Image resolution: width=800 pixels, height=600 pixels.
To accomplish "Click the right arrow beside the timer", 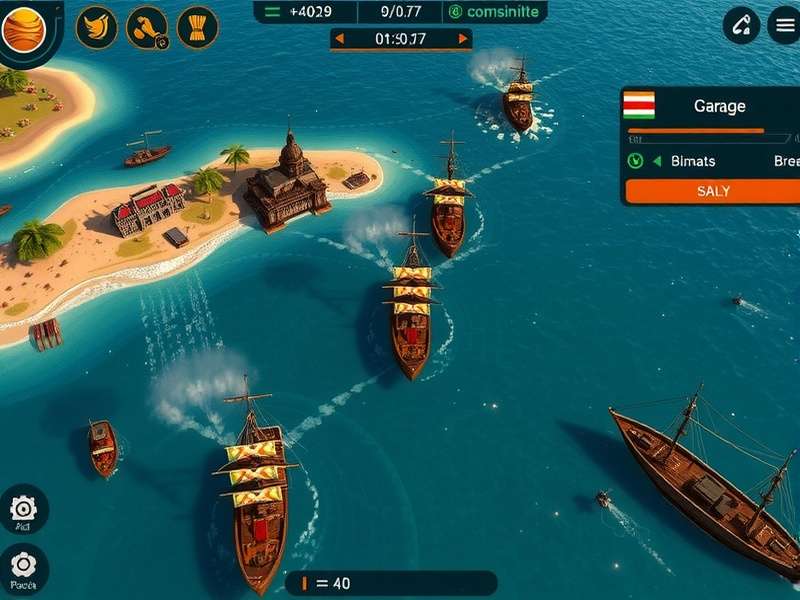I will click(x=462, y=39).
